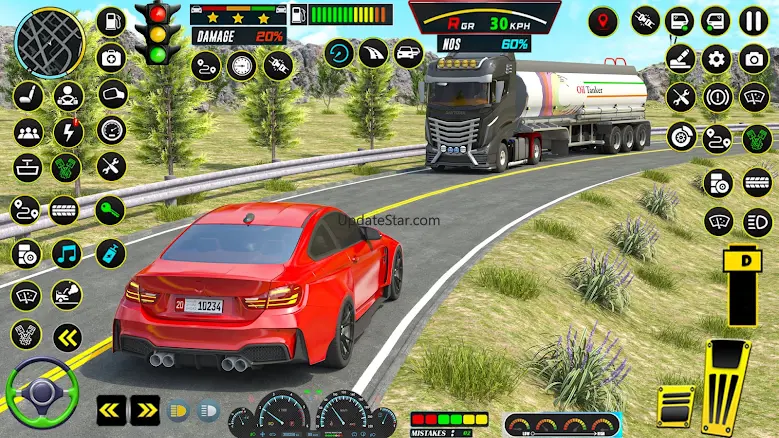Open the circular city minimap

point(49,41)
